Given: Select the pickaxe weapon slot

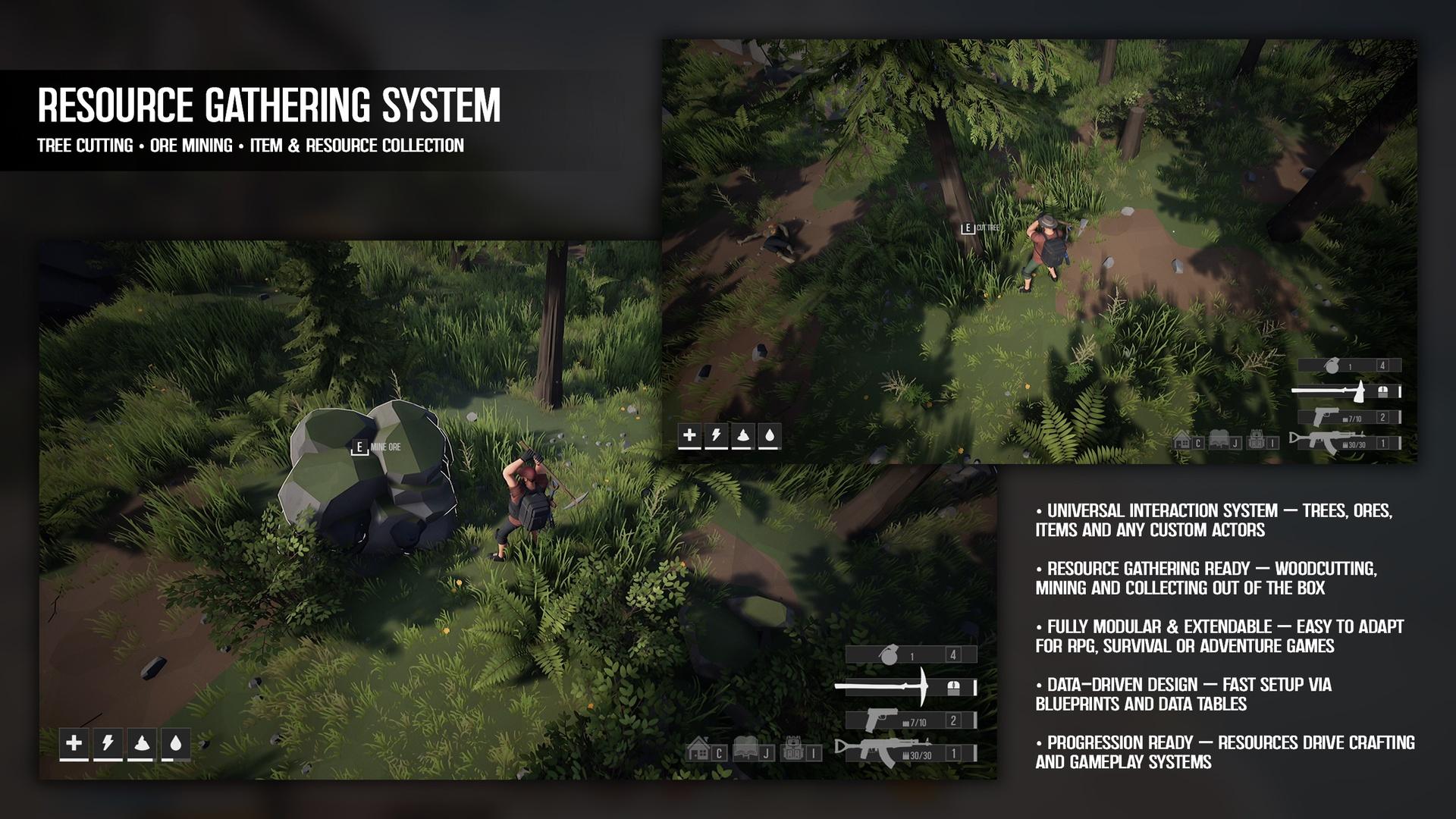Looking at the screenshot, I should click(x=905, y=687).
